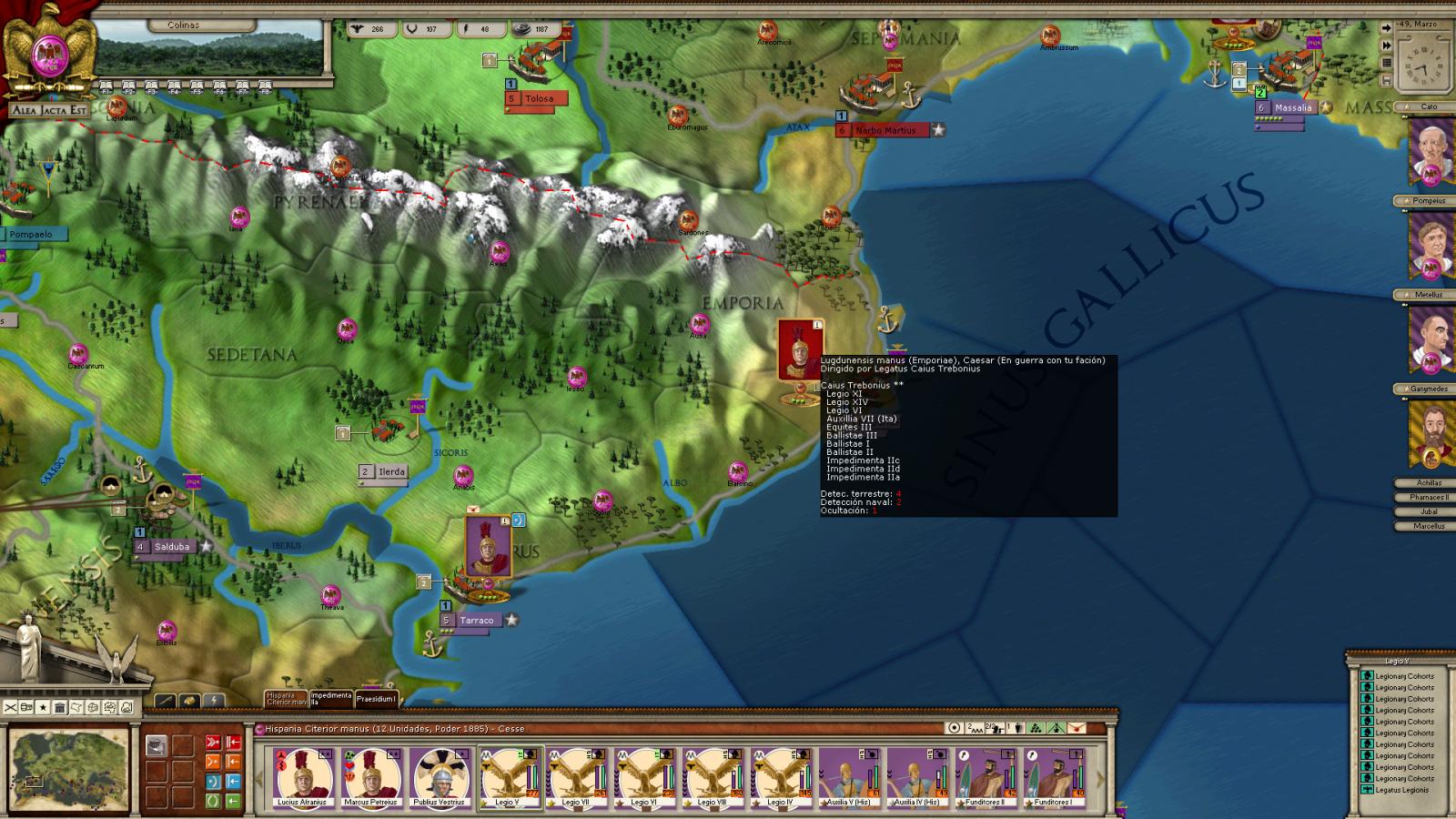Activate the lightning bolt orders button

tap(212, 701)
